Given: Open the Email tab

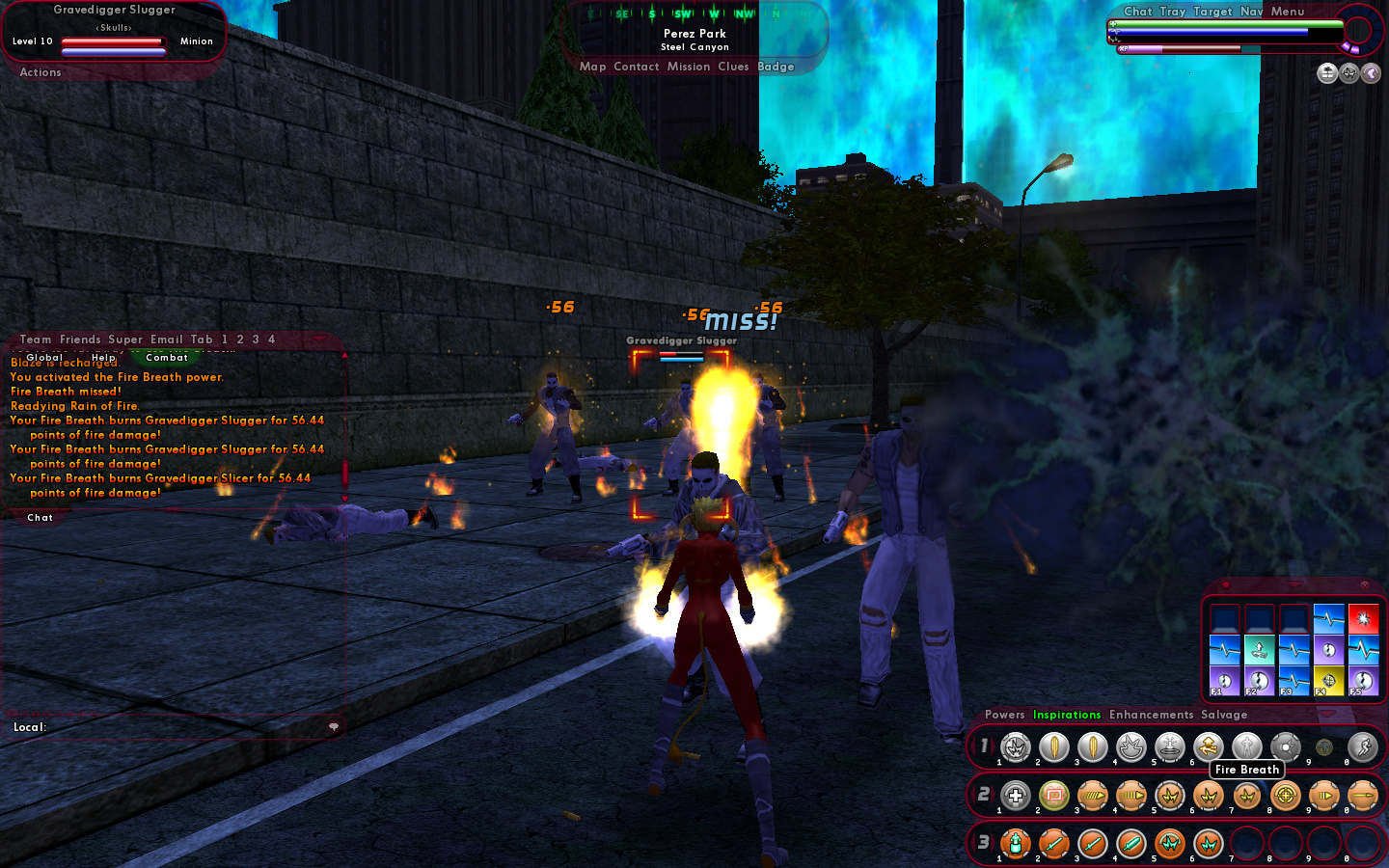Looking at the screenshot, I should (166, 339).
